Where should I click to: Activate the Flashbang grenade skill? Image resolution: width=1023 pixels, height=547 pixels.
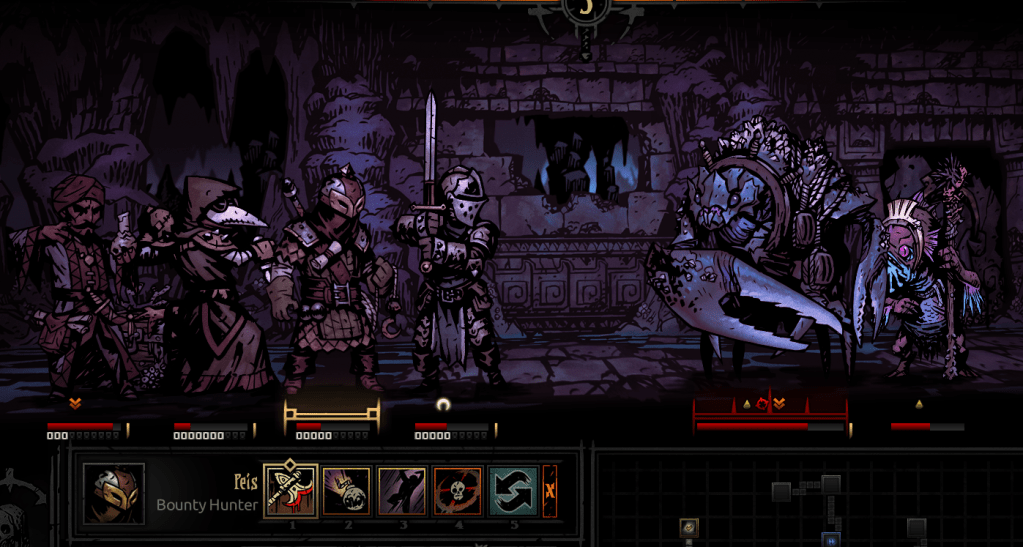[x=347, y=491]
